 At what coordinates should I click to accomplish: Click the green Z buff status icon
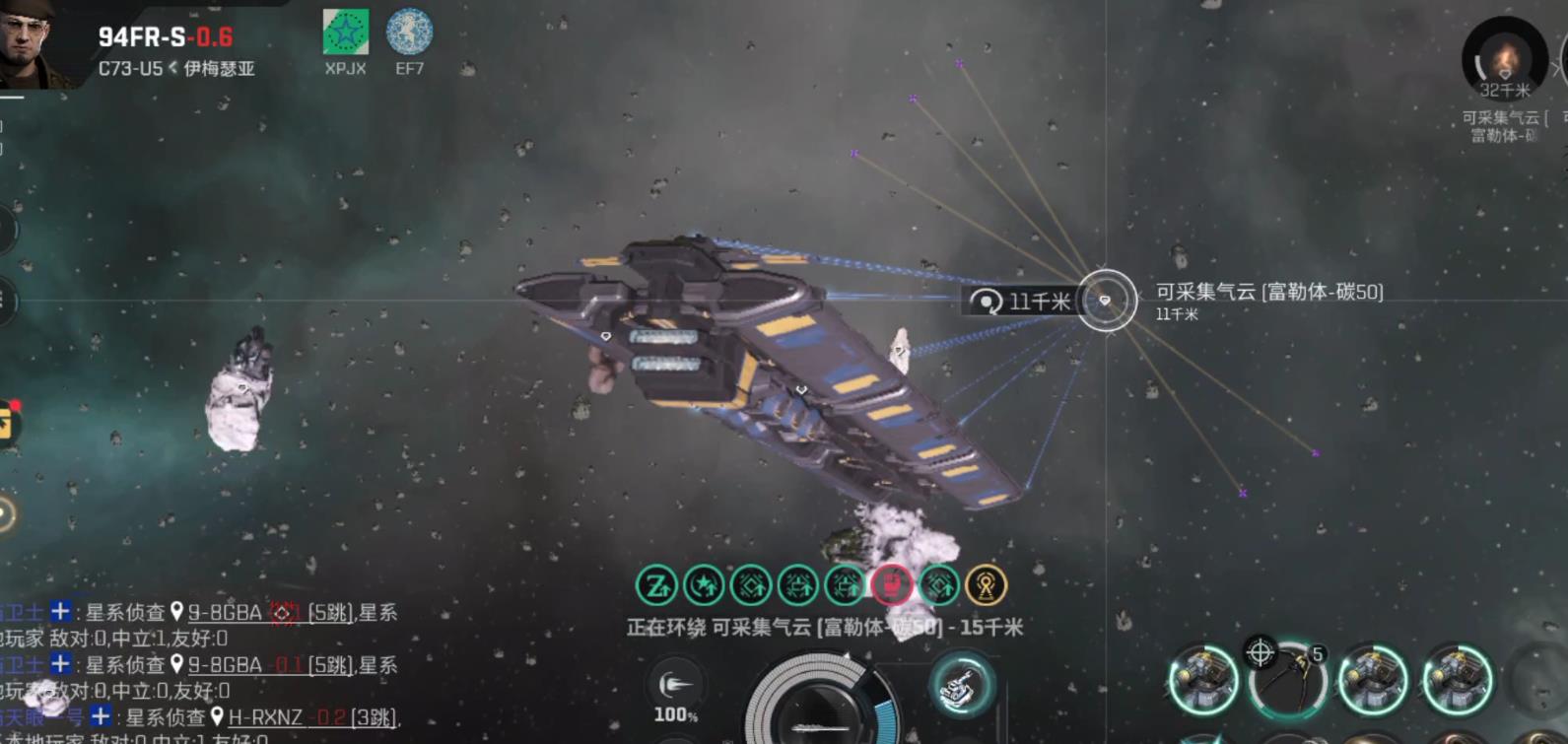[x=656, y=585]
